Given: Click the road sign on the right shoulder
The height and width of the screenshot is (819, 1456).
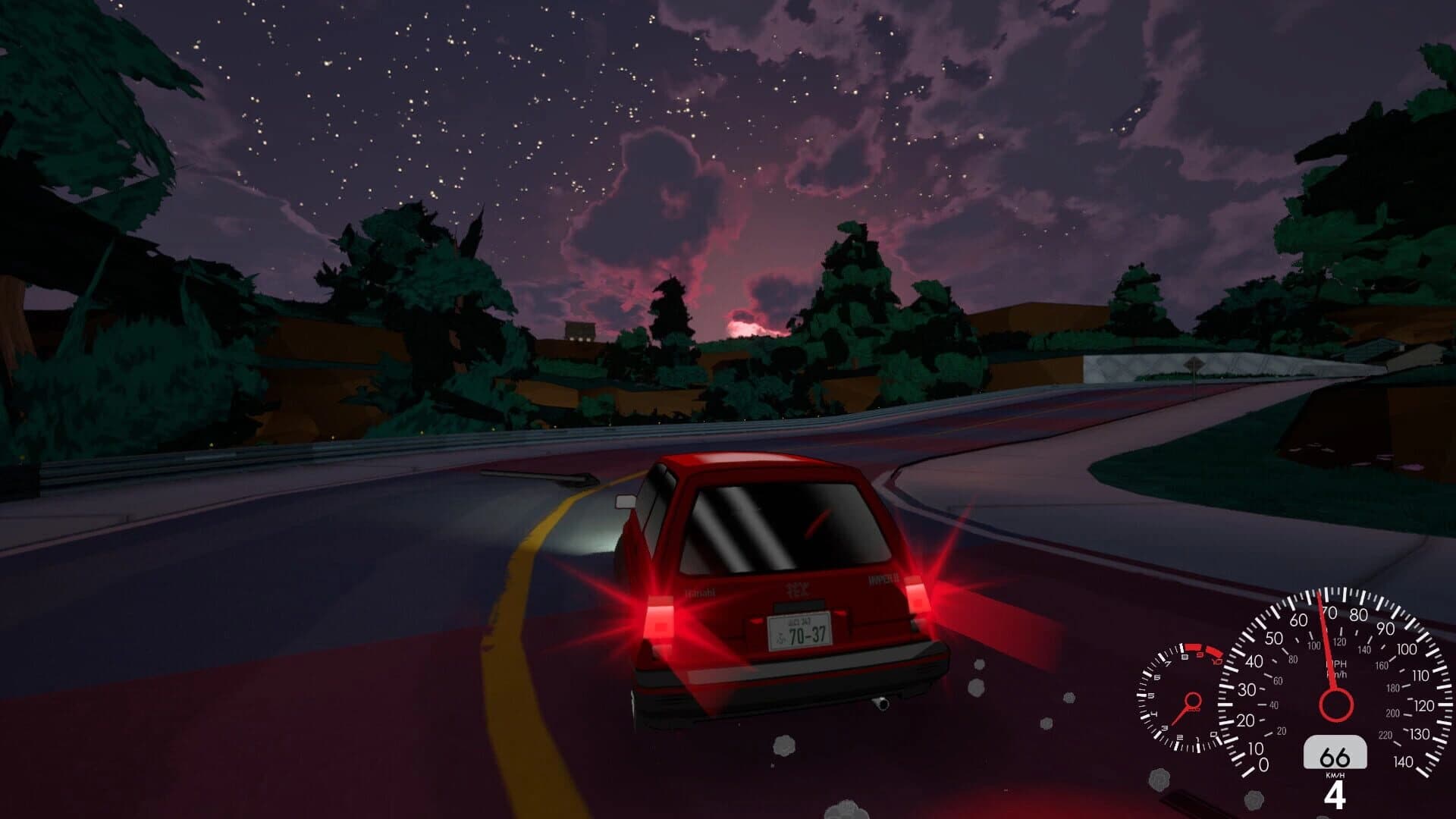Looking at the screenshot, I should [1194, 363].
